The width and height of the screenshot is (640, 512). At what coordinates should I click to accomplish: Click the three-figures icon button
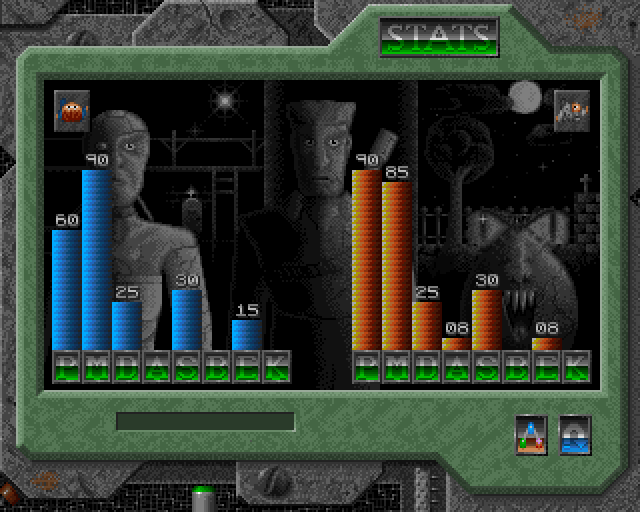(x=530, y=433)
